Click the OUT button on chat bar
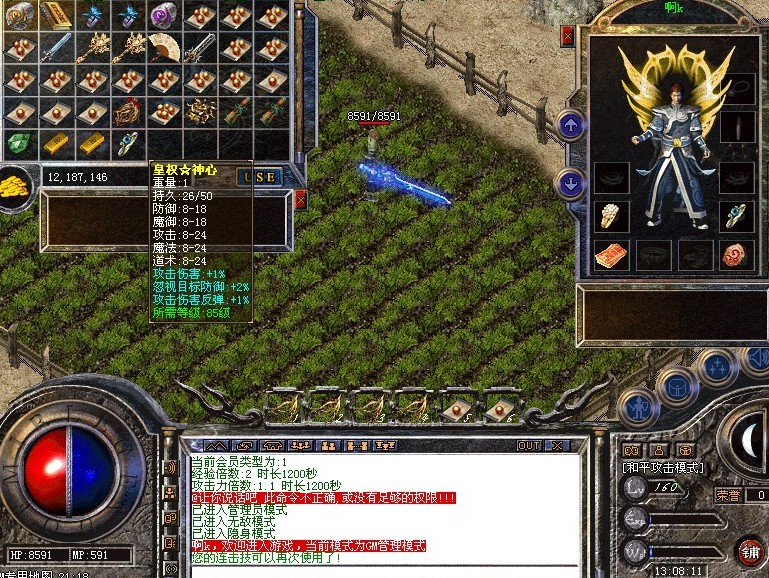Screen dimensions: 769x578 [x=528, y=445]
